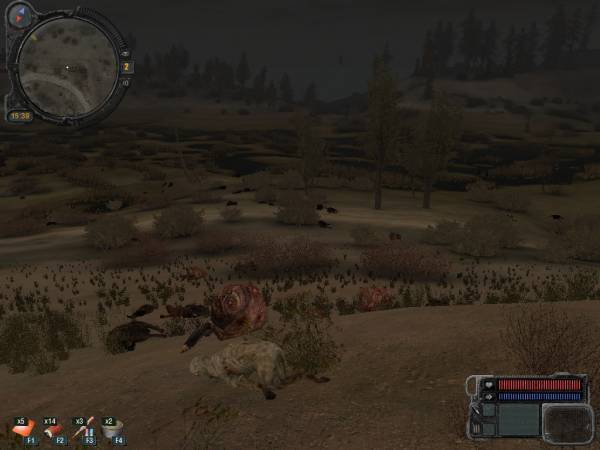Use the F2 bandage quick slot
Image resolution: width=600 pixels, height=450 pixels.
pyautogui.click(x=52, y=431)
